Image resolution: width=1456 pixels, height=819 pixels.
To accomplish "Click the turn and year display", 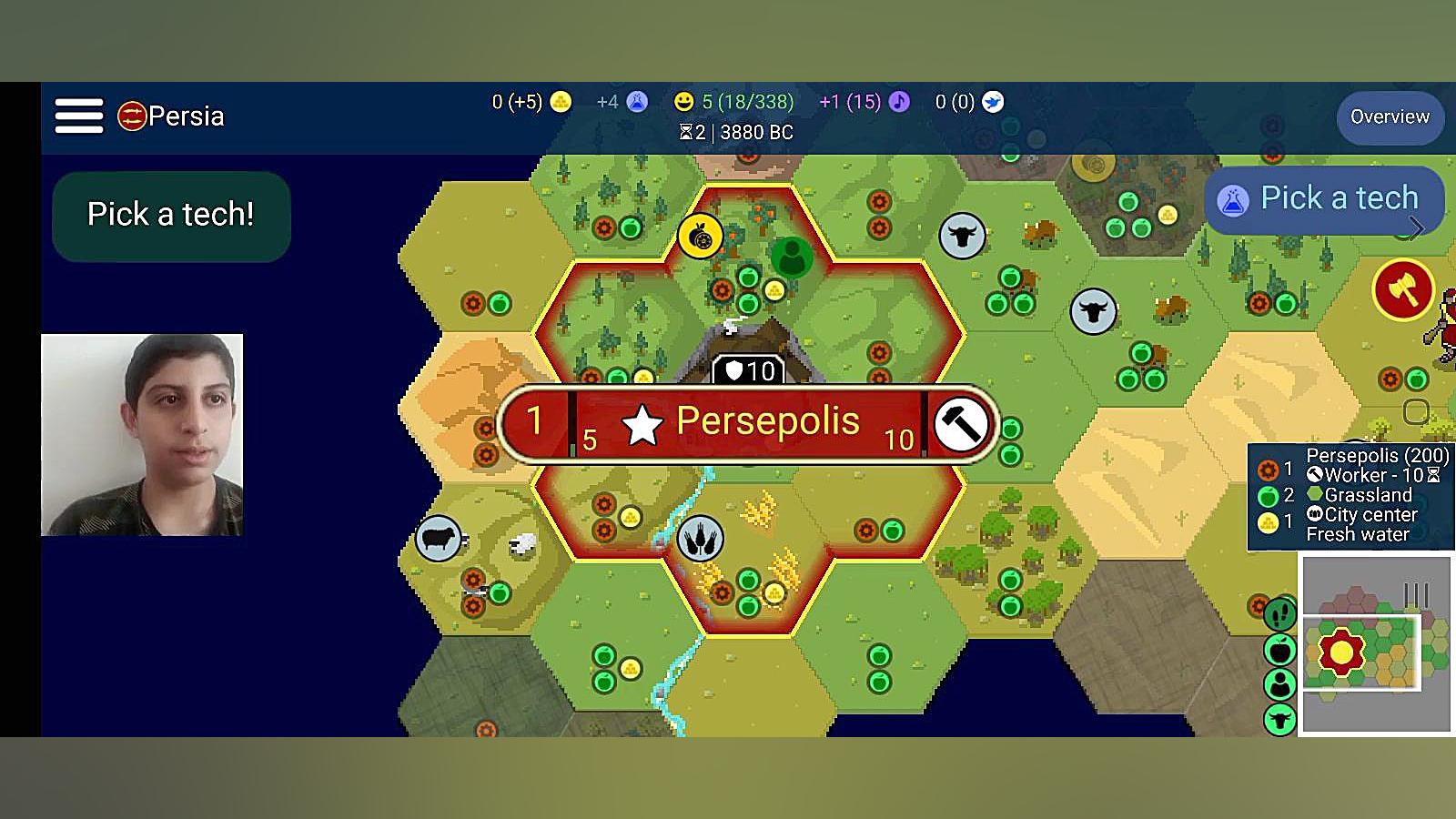I will 736,133.
